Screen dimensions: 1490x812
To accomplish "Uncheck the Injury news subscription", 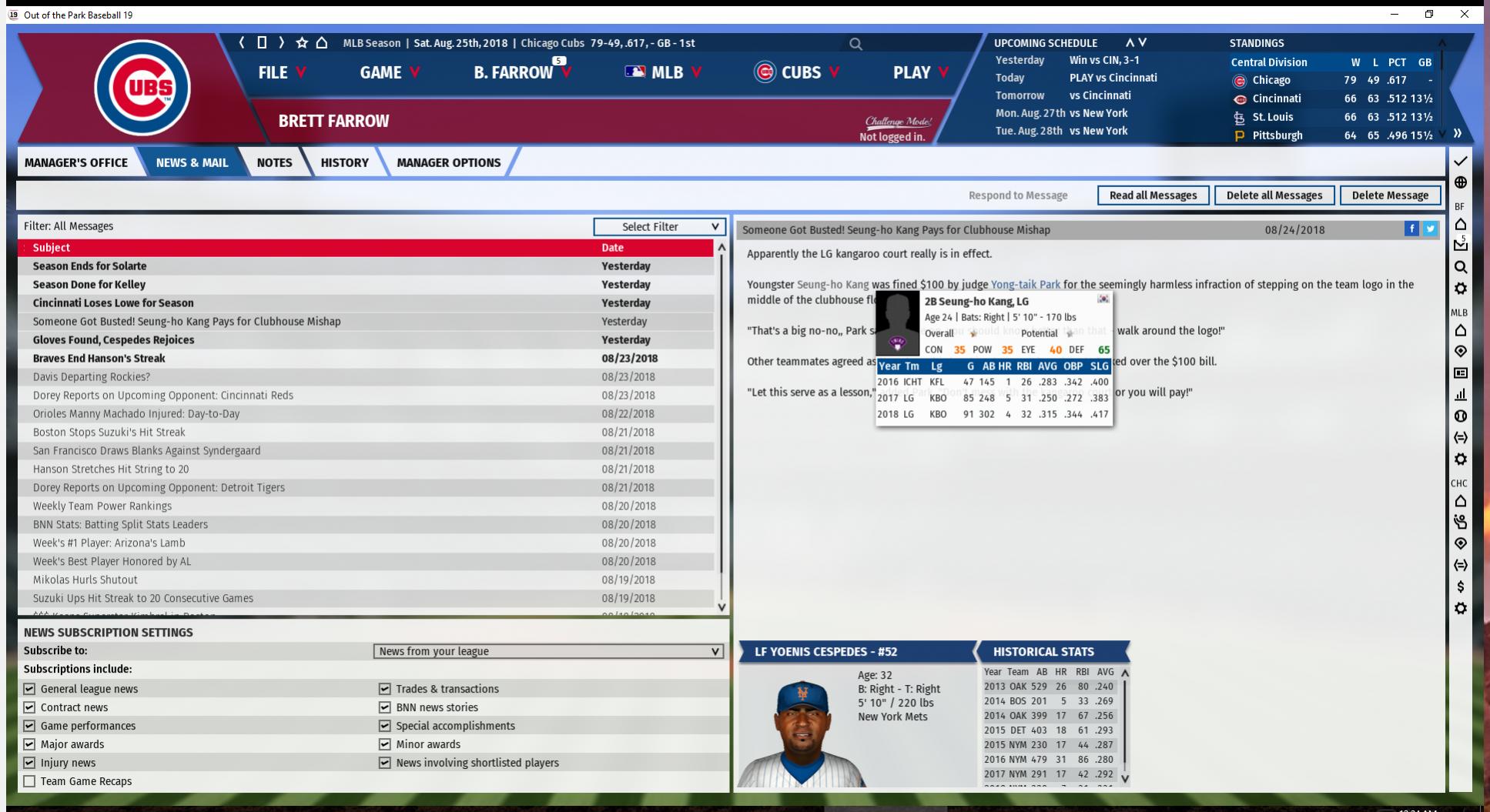I will pyautogui.click(x=29, y=763).
